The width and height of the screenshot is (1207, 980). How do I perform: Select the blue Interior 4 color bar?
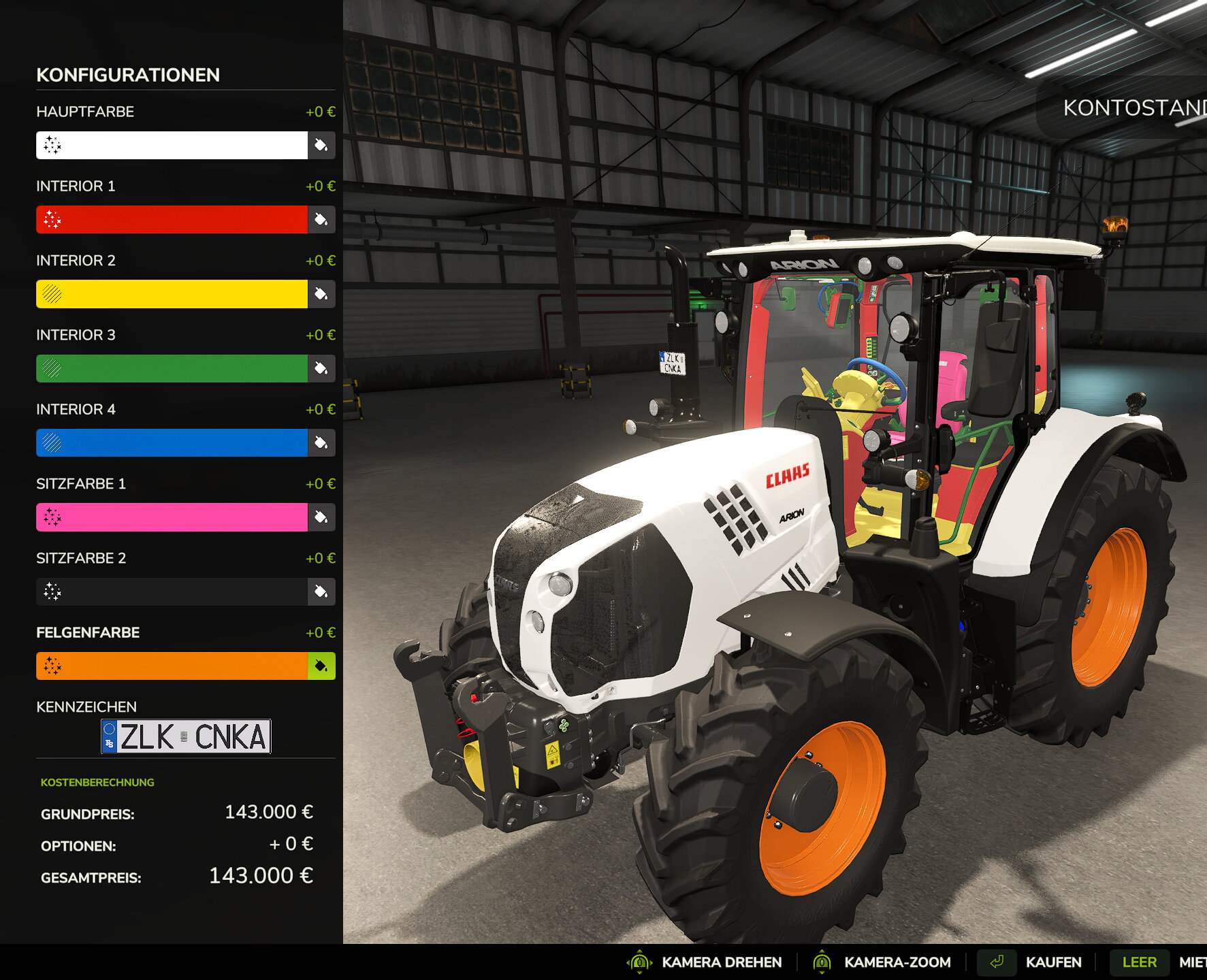pyautogui.click(x=172, y=442)
